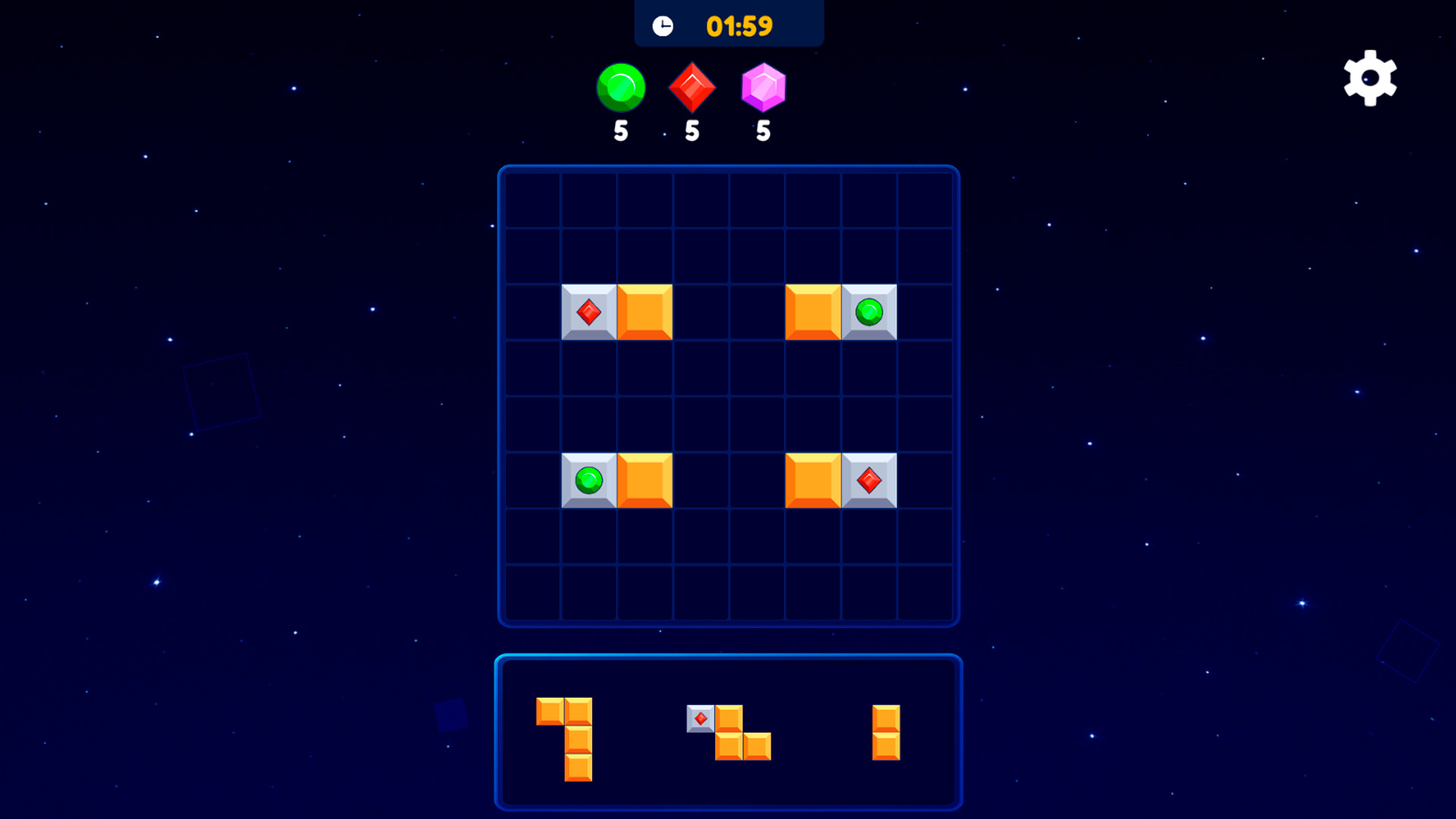Select the green gem counter icon
1456x819 pixels.
click(620, 86)
